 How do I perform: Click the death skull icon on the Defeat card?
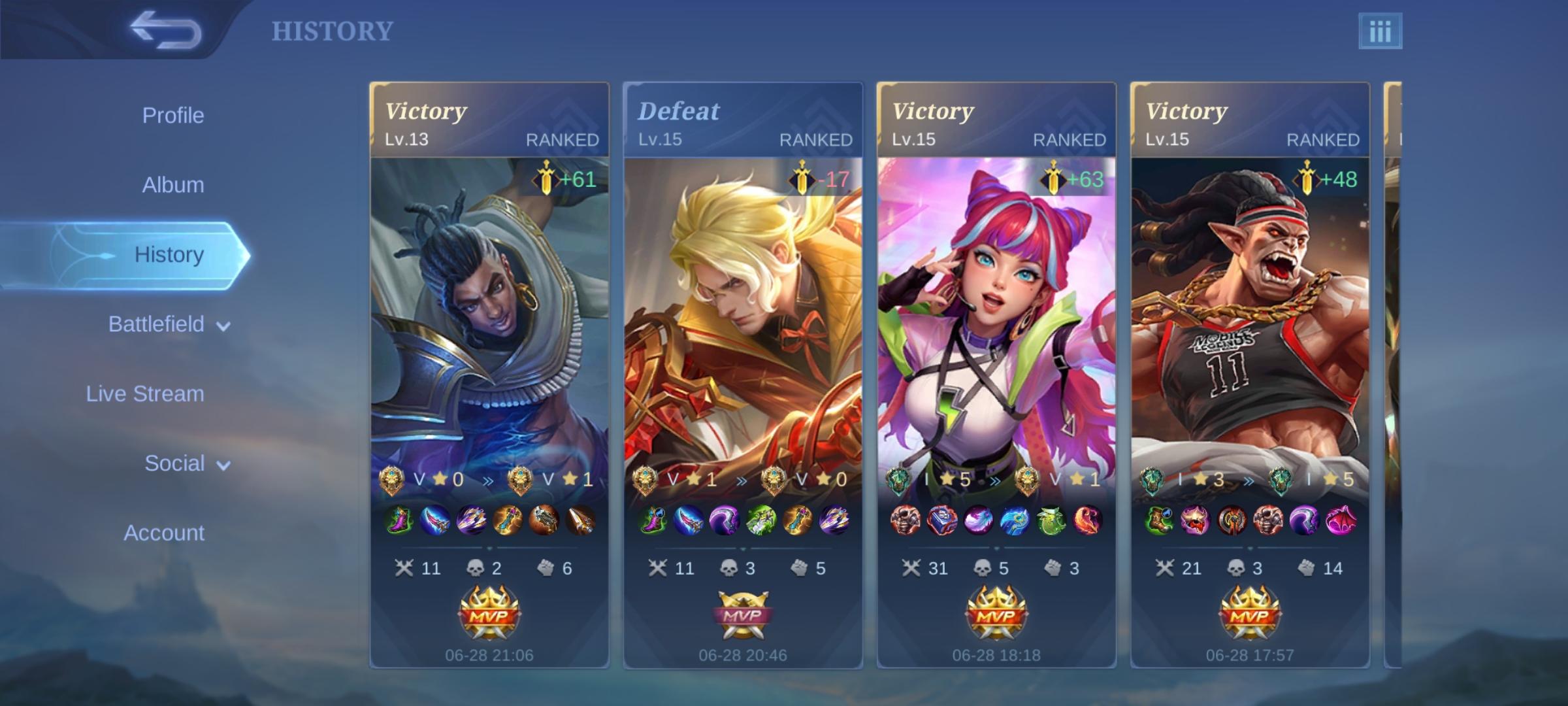pyautogui.click(x=728, y=568)
